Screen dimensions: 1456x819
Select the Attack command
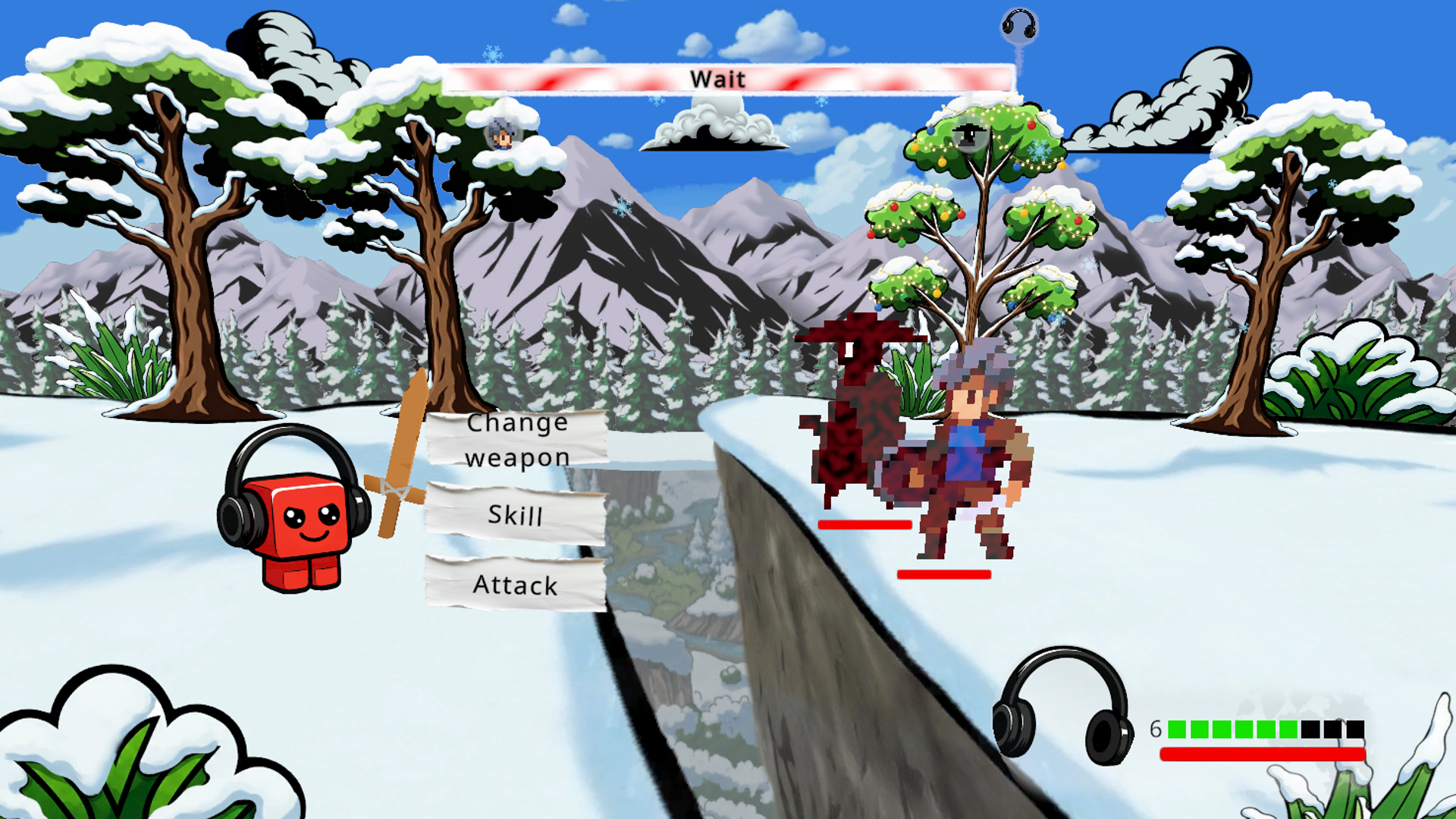coord(516,585)
